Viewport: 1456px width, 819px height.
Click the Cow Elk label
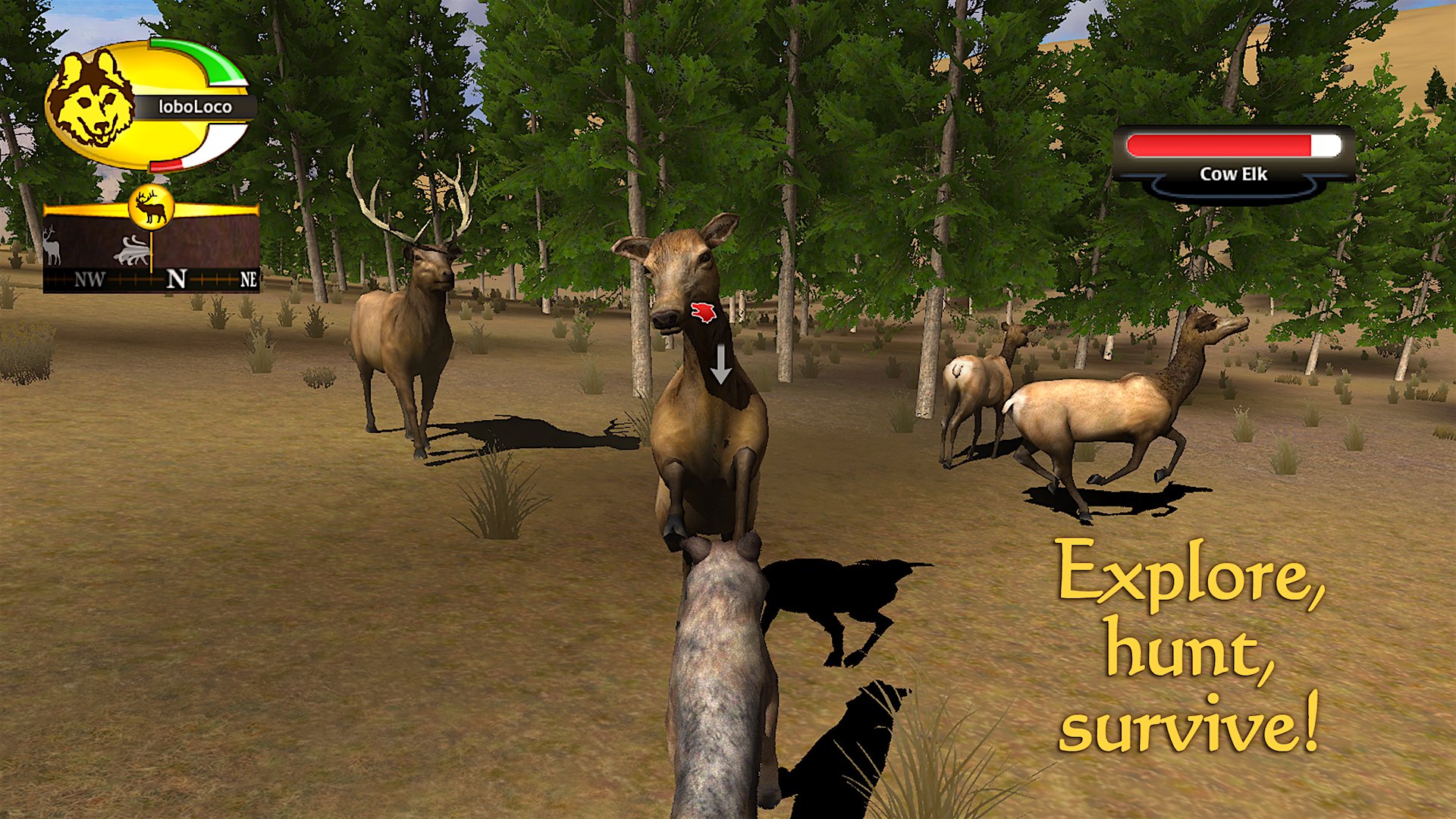[1233, 174]
